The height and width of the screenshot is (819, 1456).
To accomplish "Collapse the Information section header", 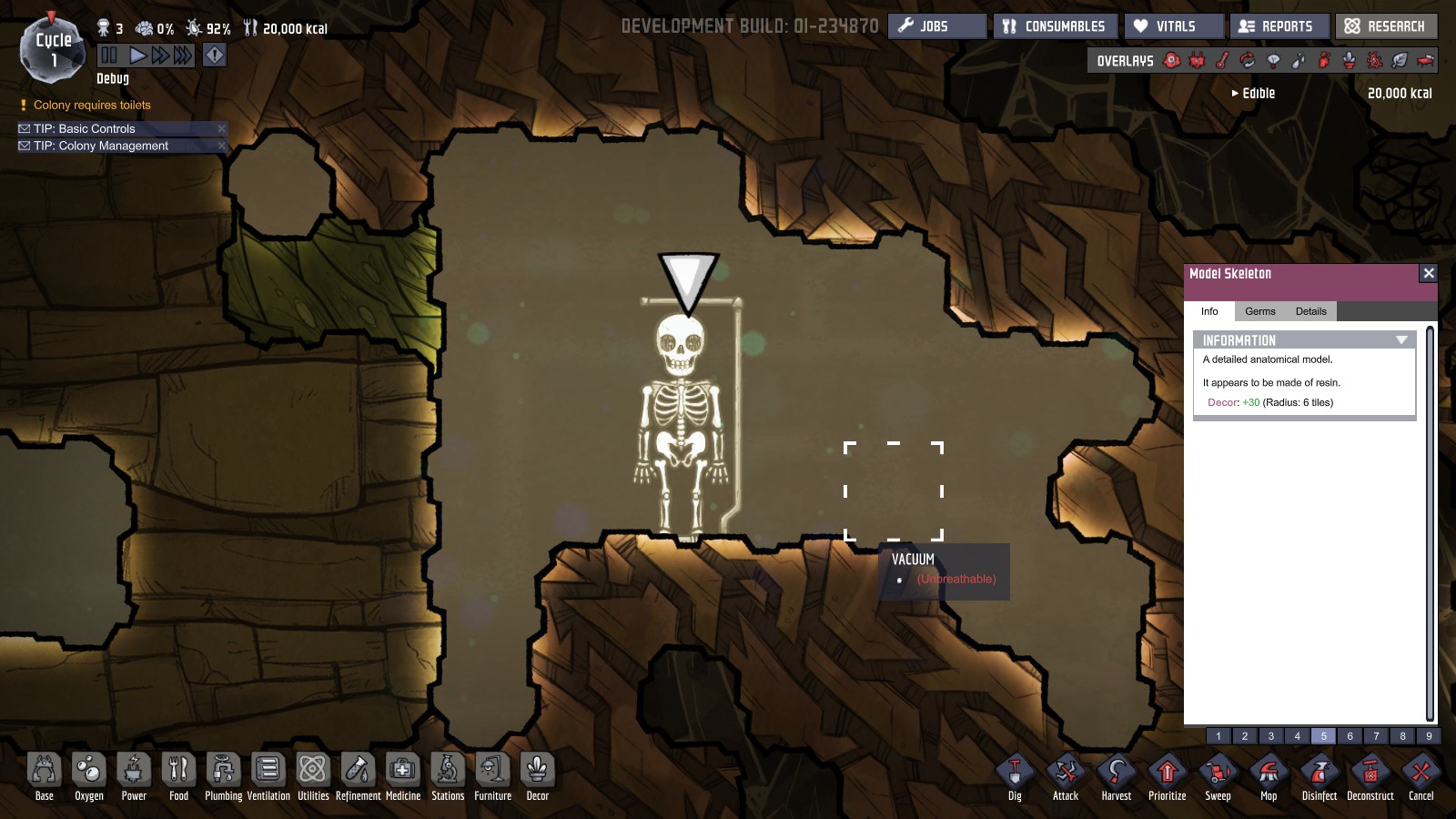I will click(1401, 340).
